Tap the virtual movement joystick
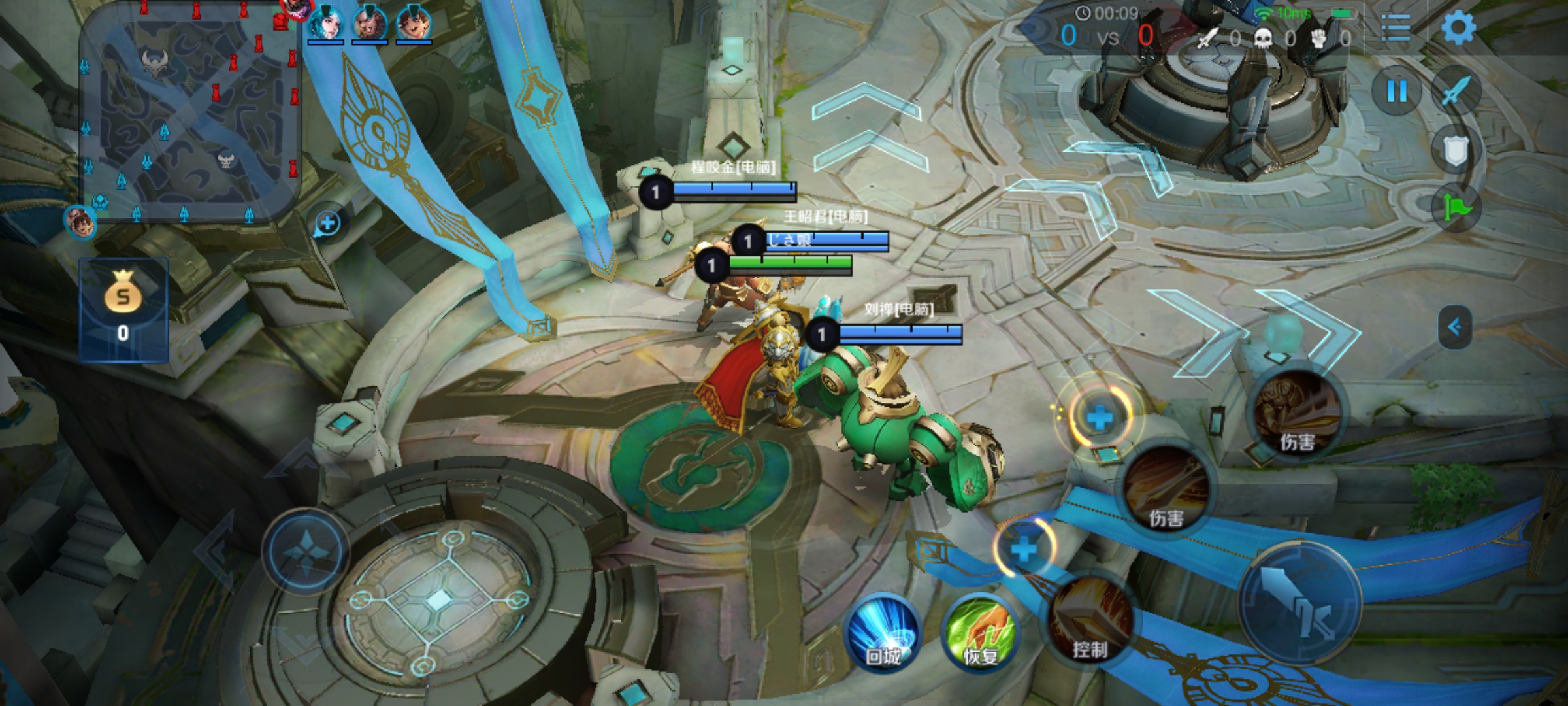 [x=306, y=551]
